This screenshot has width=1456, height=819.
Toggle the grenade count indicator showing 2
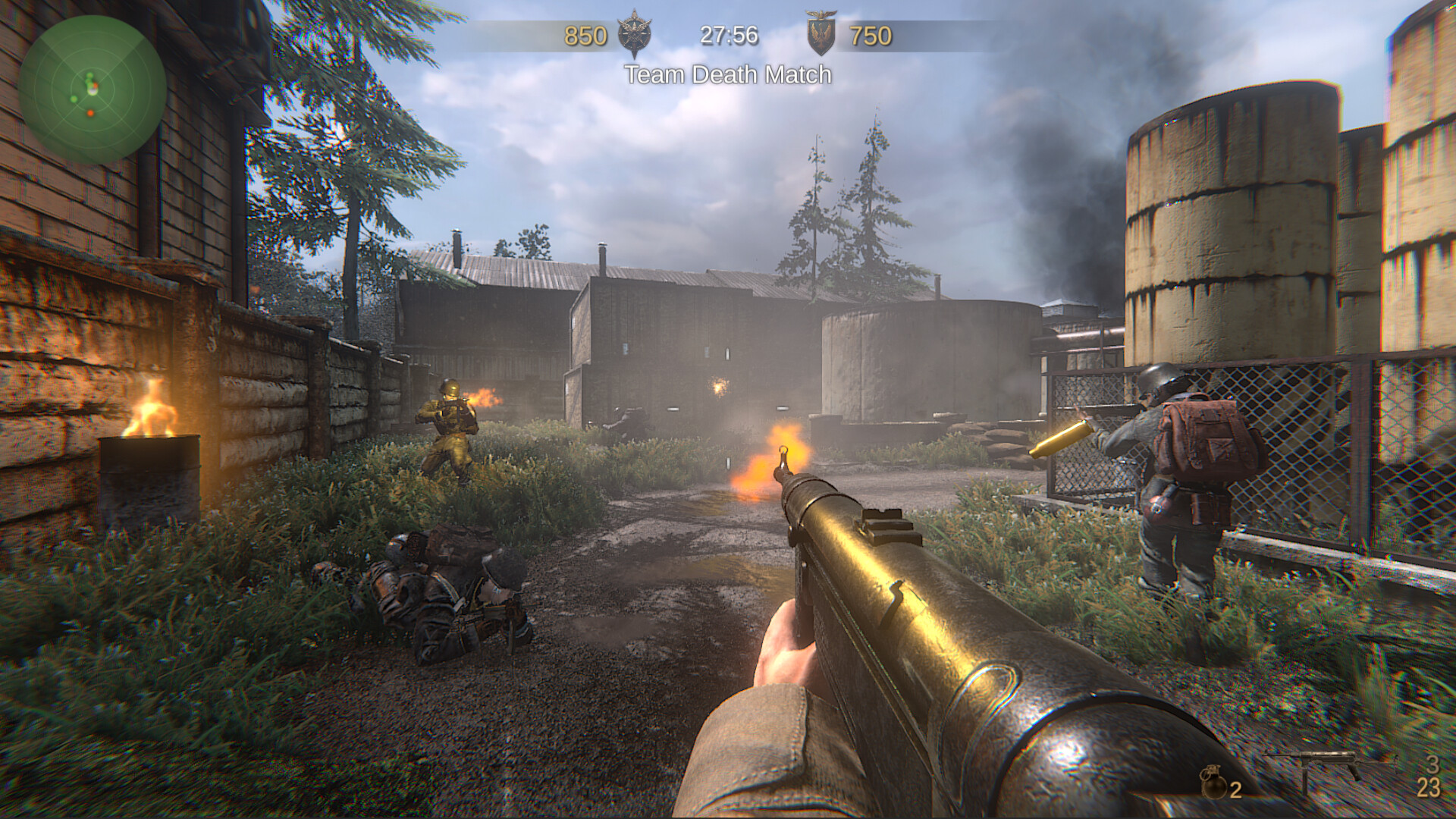click(x=1235, y=790)
